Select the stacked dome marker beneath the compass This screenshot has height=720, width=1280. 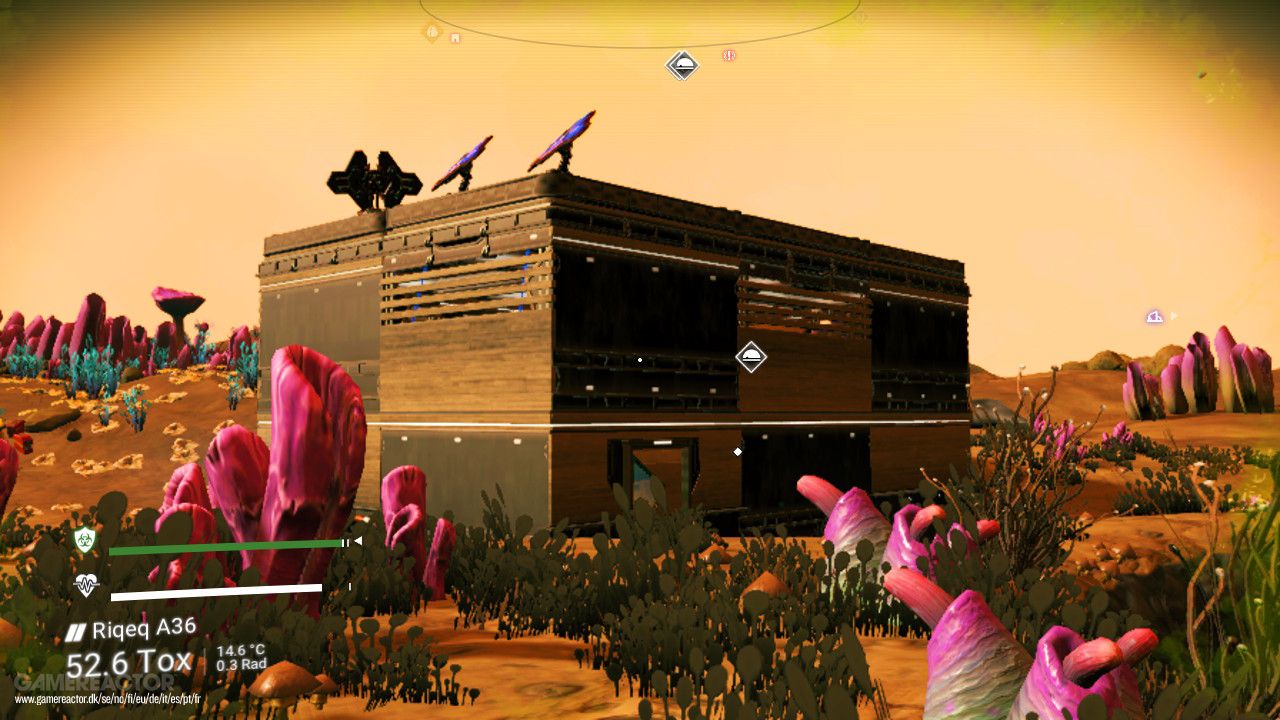(682, 66)
